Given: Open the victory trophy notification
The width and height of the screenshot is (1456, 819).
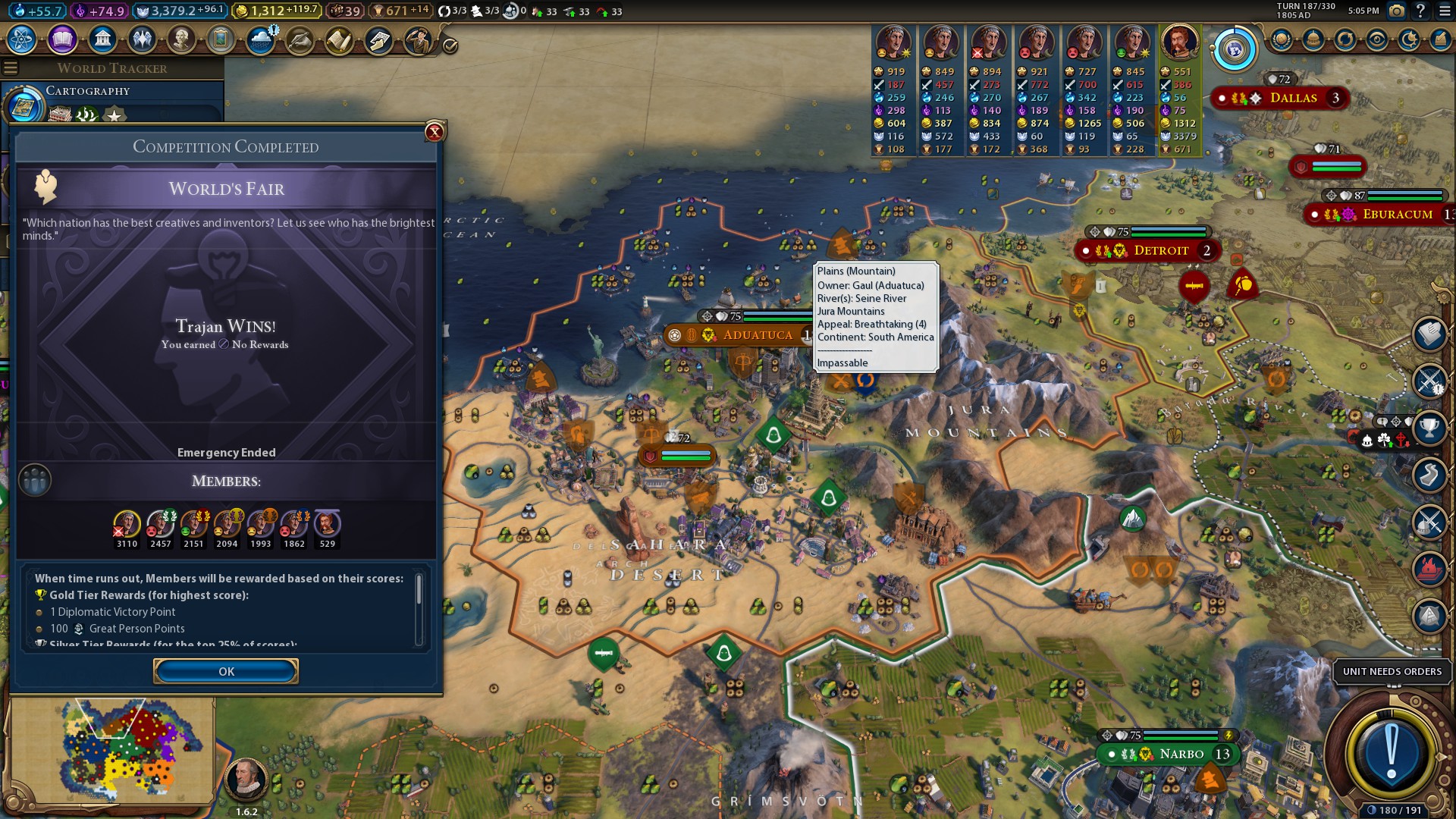Looking at the screenshot, I should tap(1429, 428).
